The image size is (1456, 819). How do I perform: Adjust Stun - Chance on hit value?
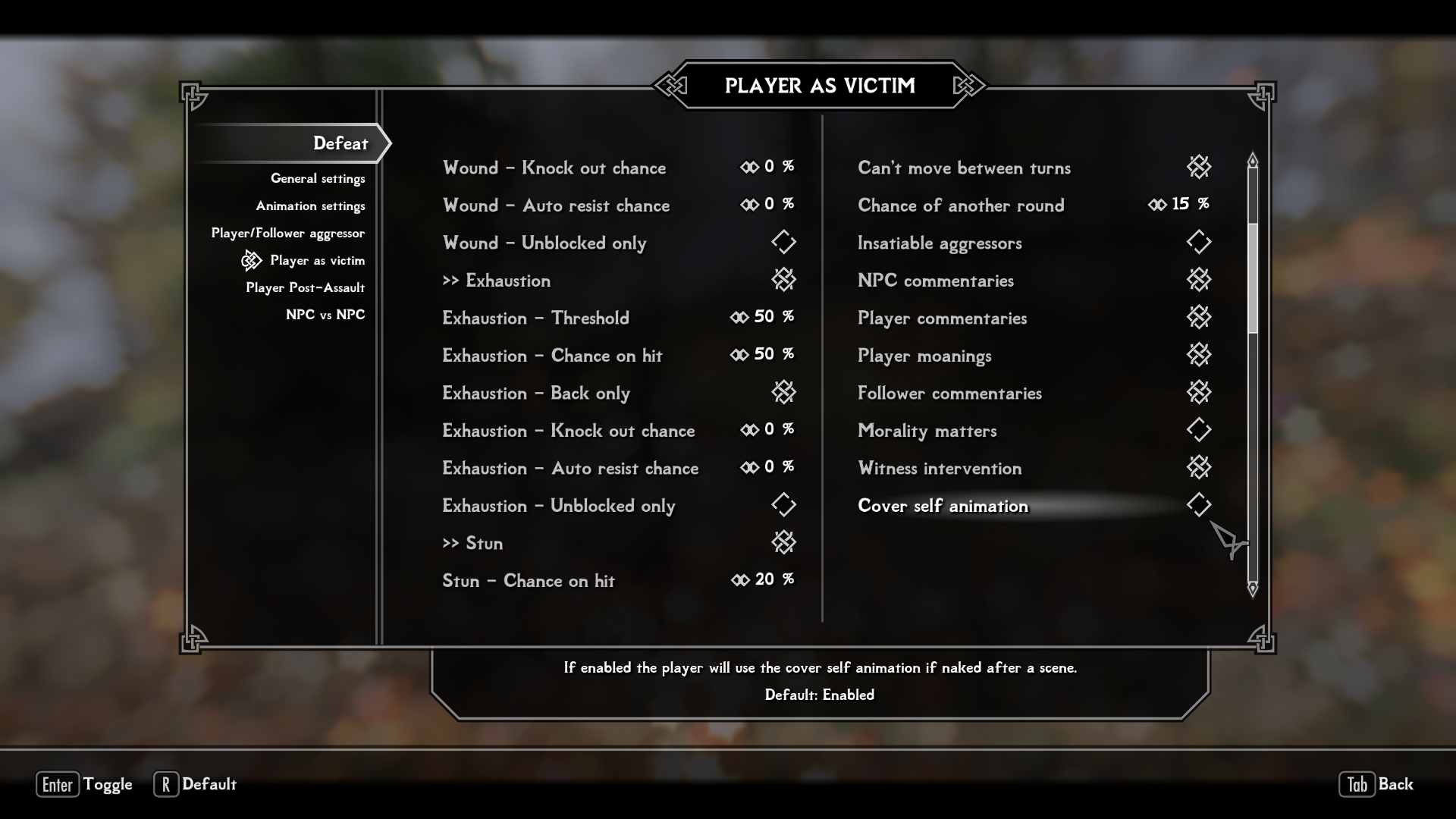click(x=762, y=580)
